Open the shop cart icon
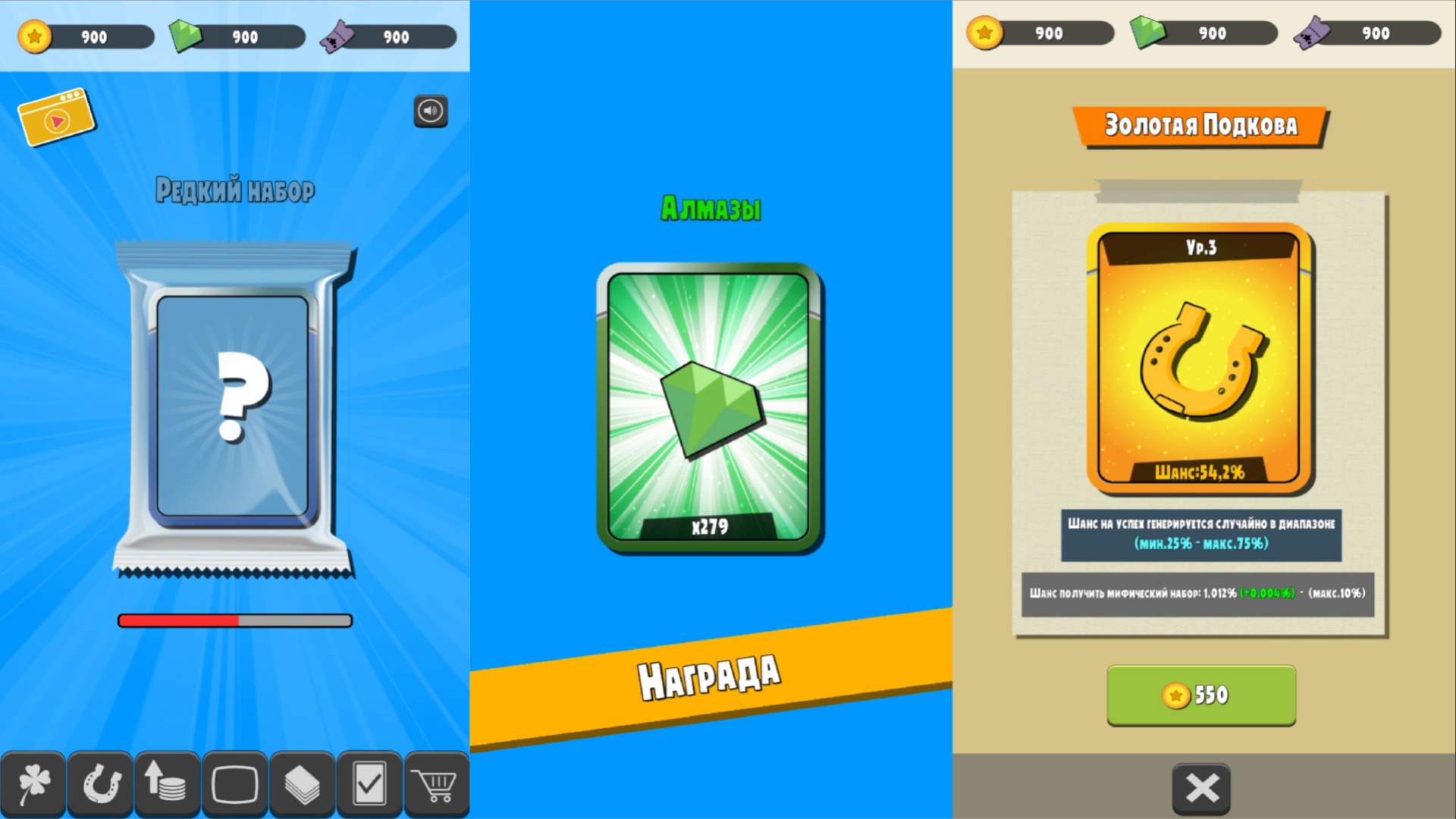The height and width of the screenshot is (819, 1456). (x=437, y=783)
